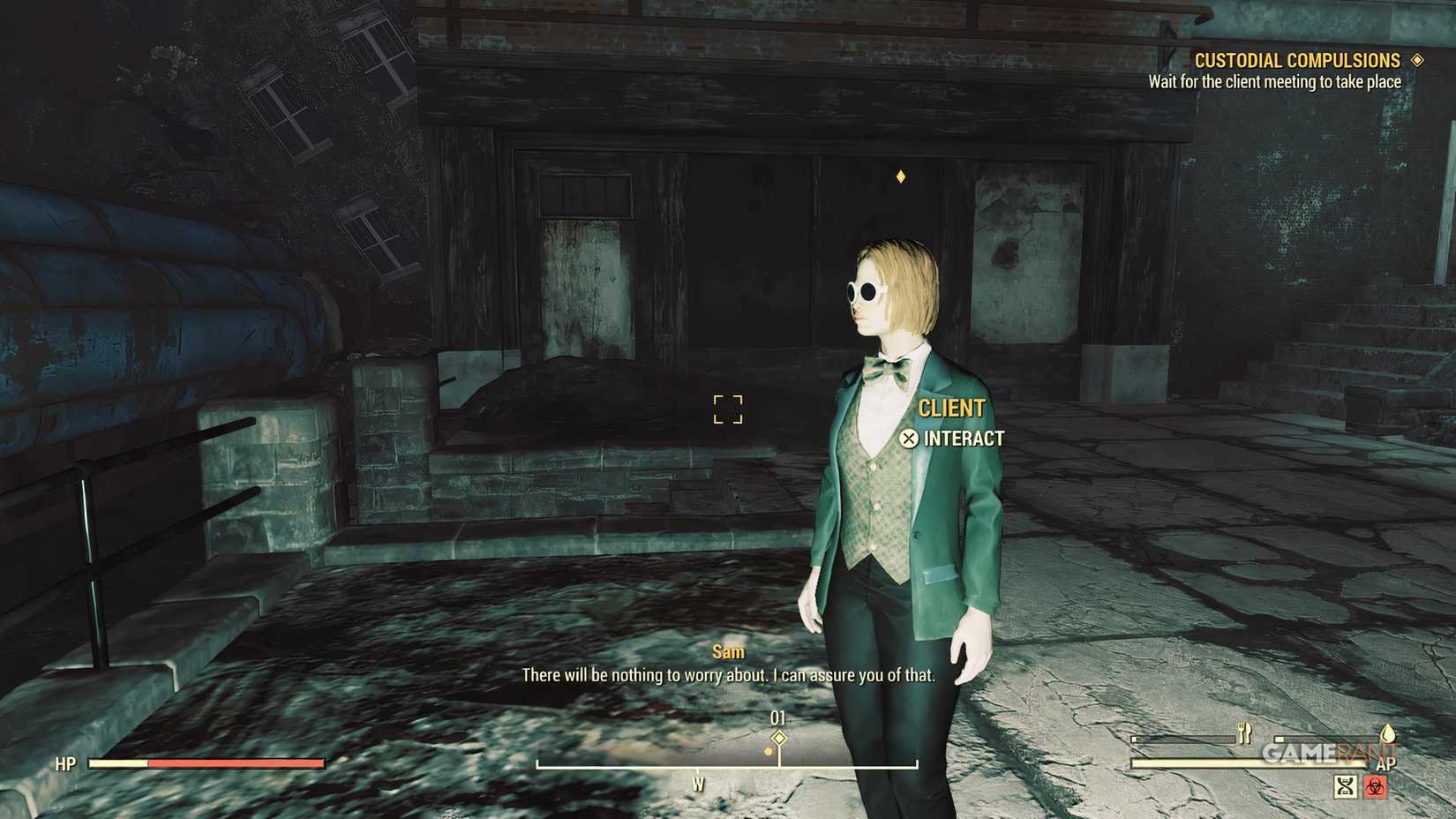Screen dimensions: 1456x819
Task: Click the fork and knife hunger icon
Action: coord(1244,733)
